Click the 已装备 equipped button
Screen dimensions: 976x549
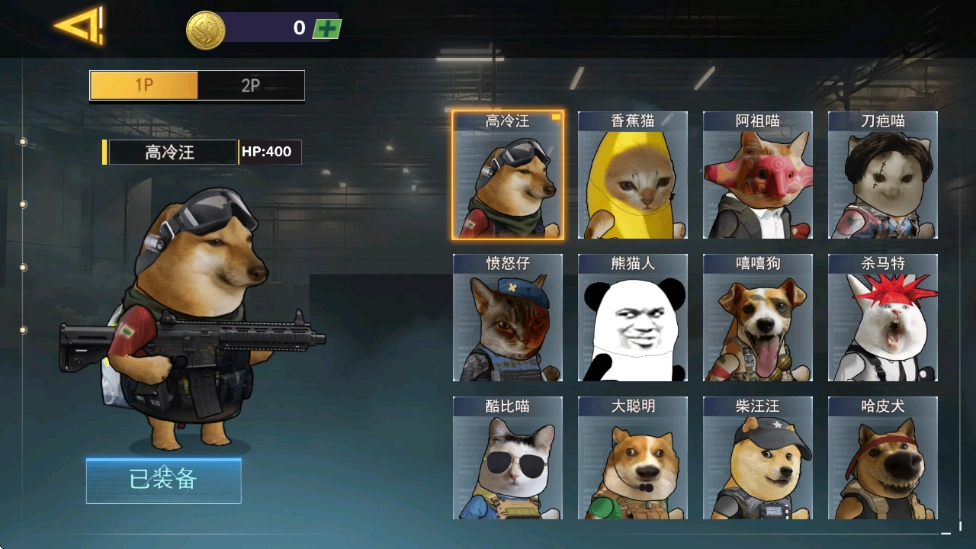coord(163,480)
